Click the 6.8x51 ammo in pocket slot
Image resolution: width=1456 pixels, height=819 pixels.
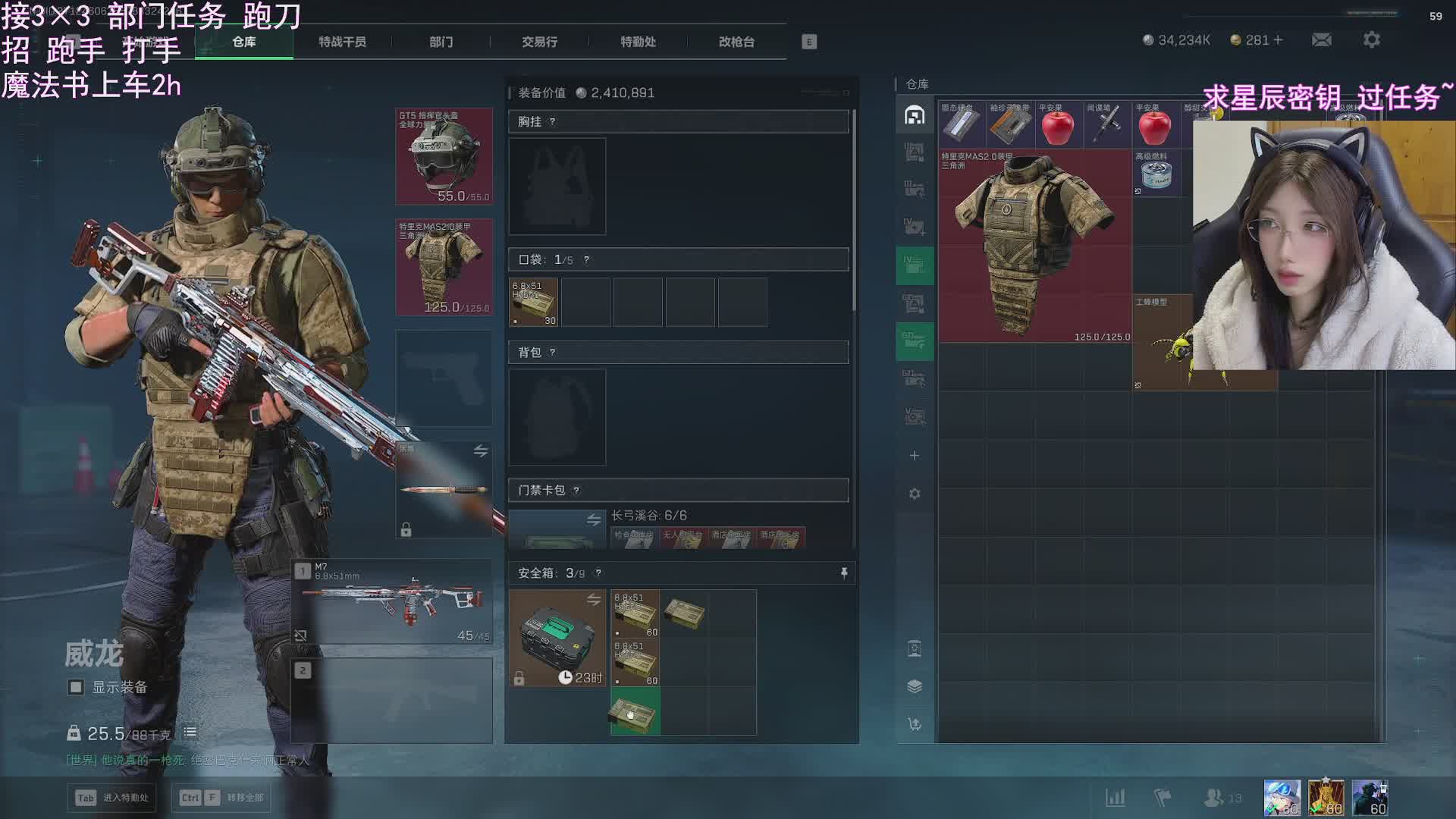tap(534, 302)
